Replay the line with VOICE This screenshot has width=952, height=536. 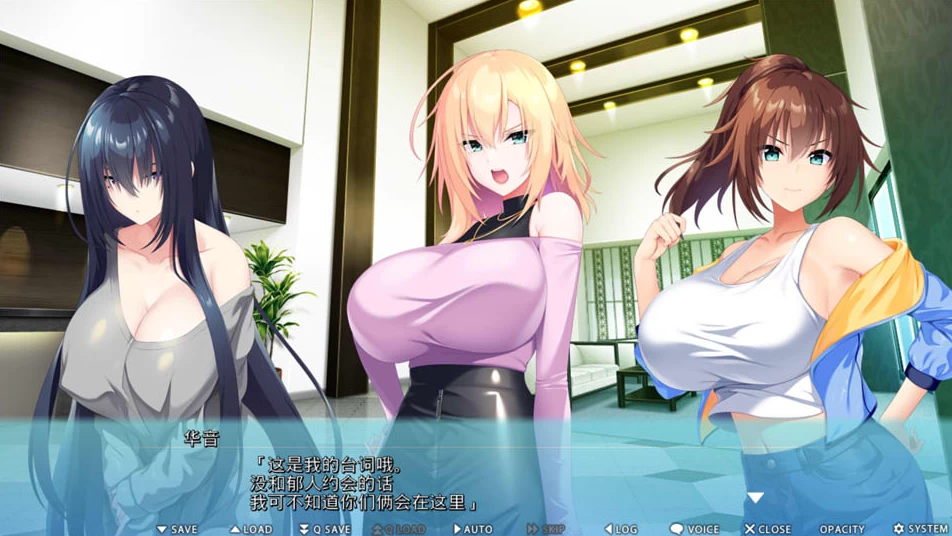695,529
